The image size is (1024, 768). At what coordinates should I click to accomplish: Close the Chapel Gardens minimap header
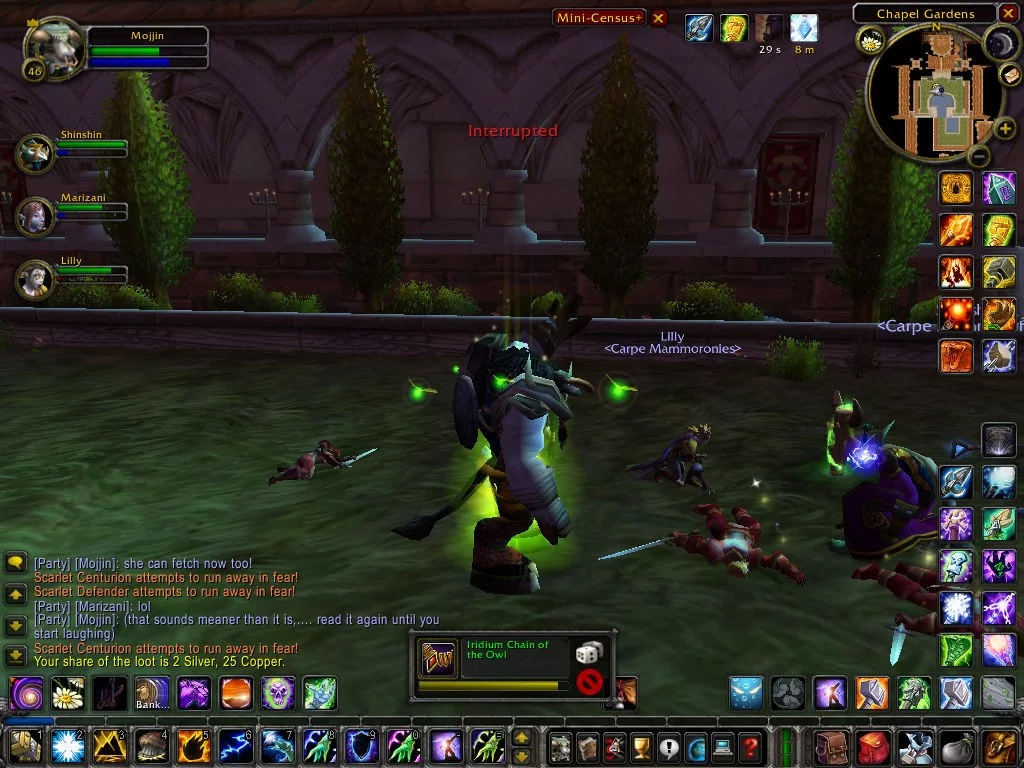click(1008, 14)
